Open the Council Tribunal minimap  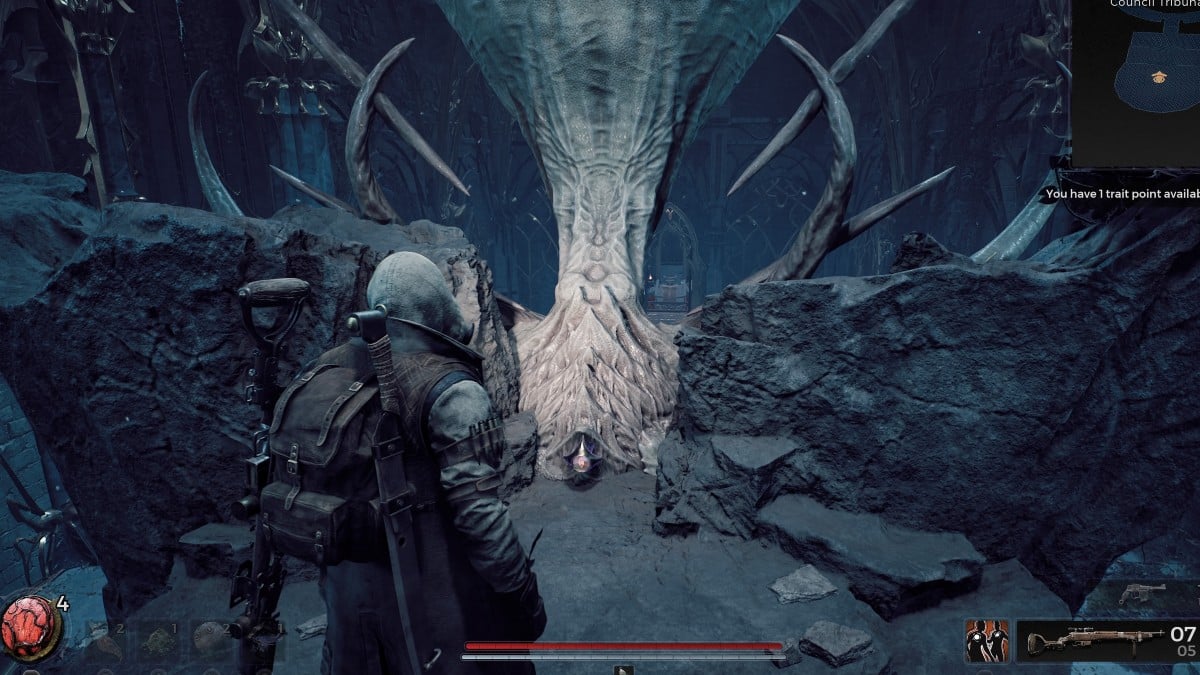click(x=1136, y=85)
